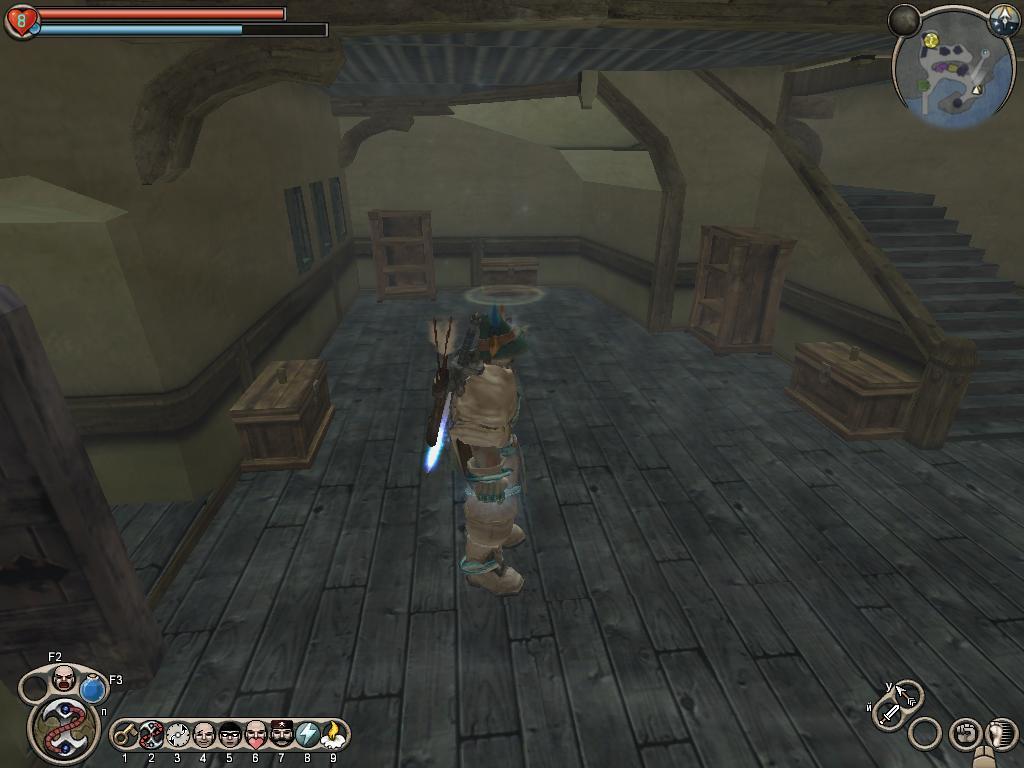Viewport: 1024px width, 768px height.
Task: Select the compass arrow icon beside the minimap
Action: point(1003,19)
